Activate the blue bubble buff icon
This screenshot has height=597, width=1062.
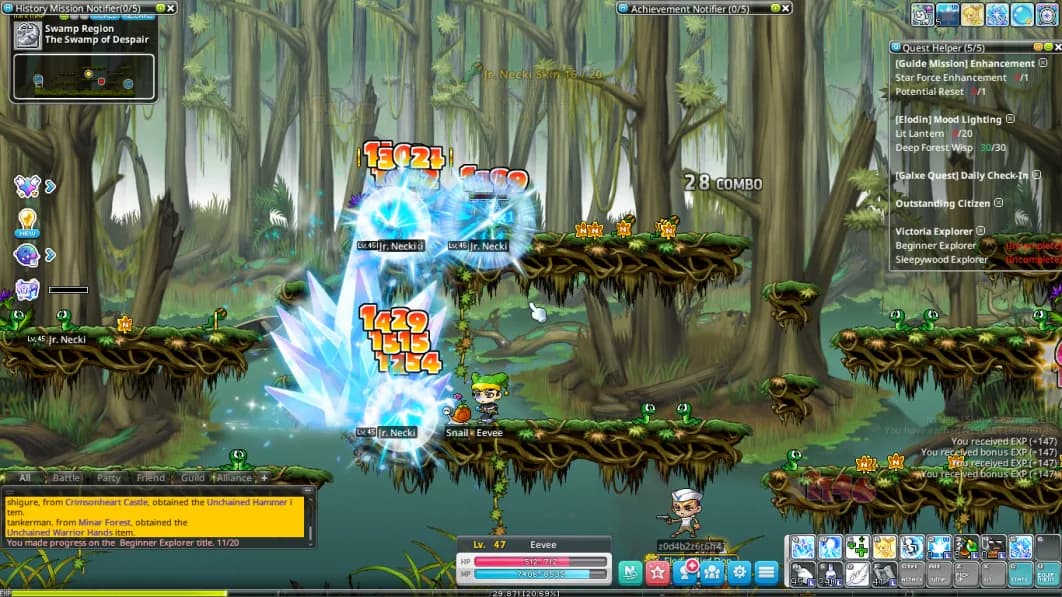pos(1022,14)
